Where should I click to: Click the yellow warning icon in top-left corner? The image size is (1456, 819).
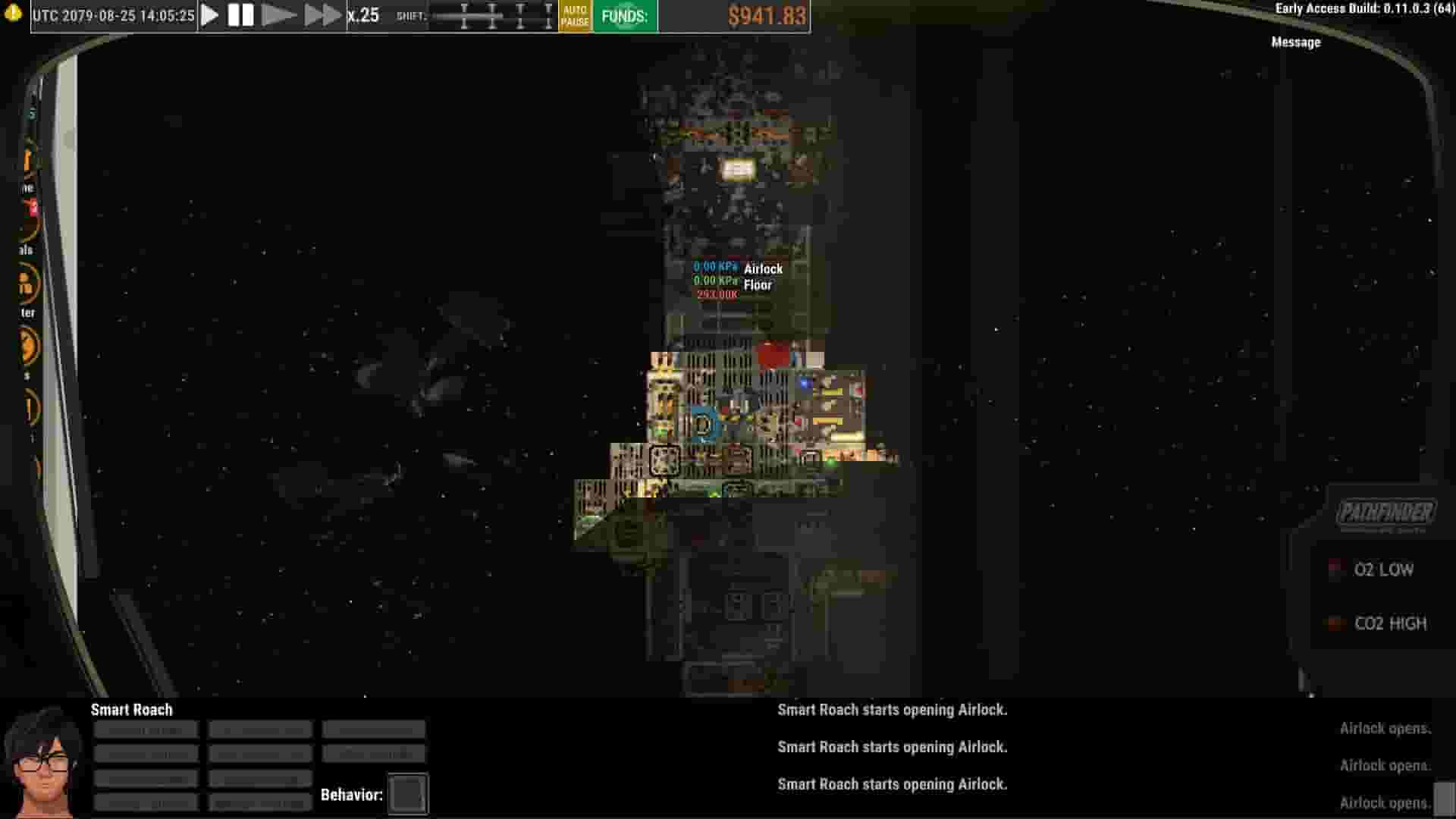coord(12,13)
